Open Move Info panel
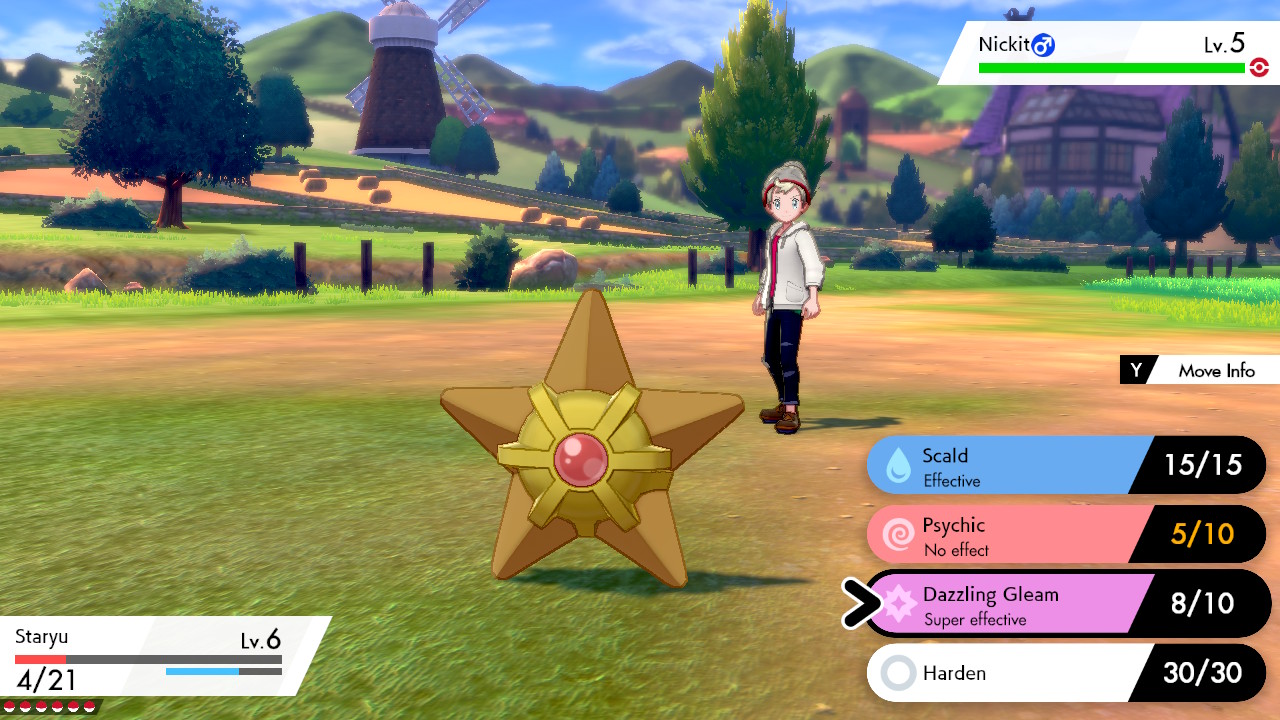Viewport: 1280px width, 720px height. (1200, 370)
